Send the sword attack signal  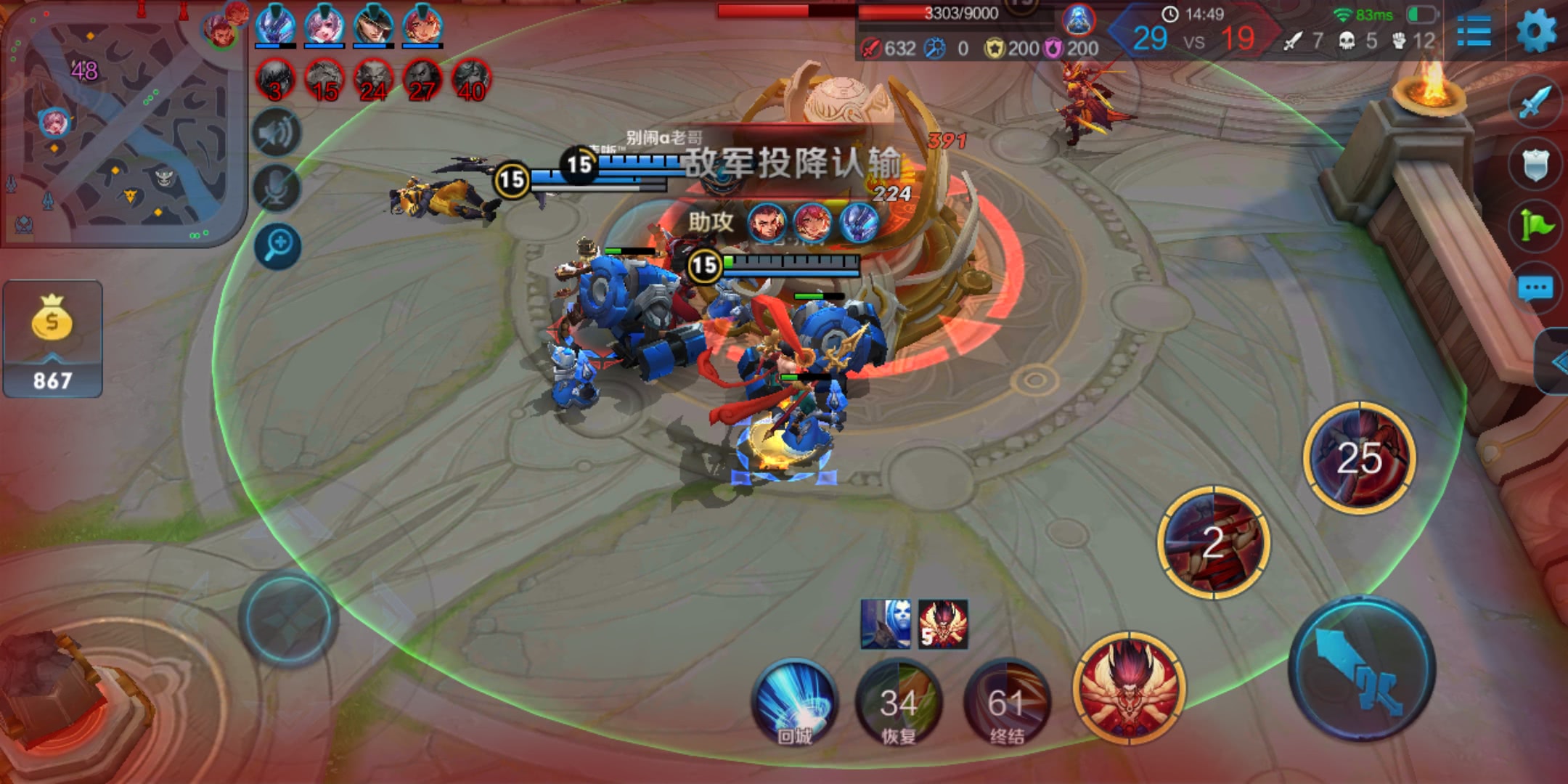click(x=1535, y=102)
